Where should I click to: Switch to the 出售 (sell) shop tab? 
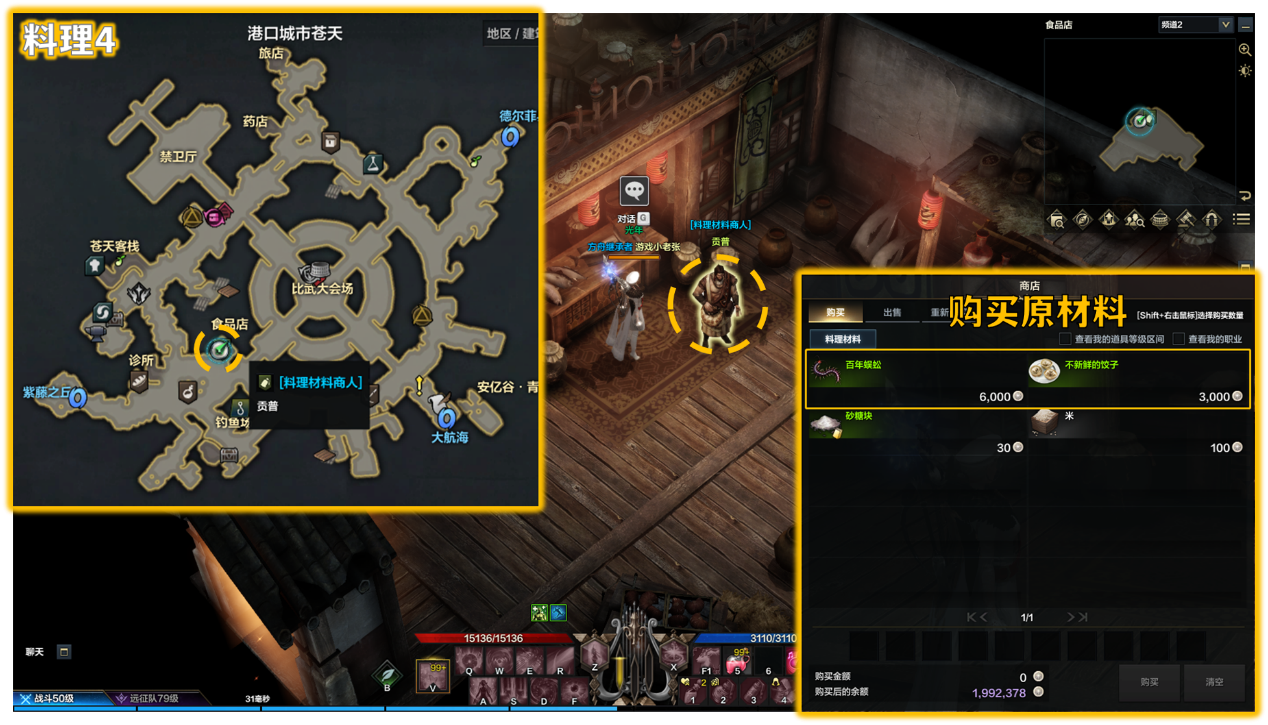(891, 313)
